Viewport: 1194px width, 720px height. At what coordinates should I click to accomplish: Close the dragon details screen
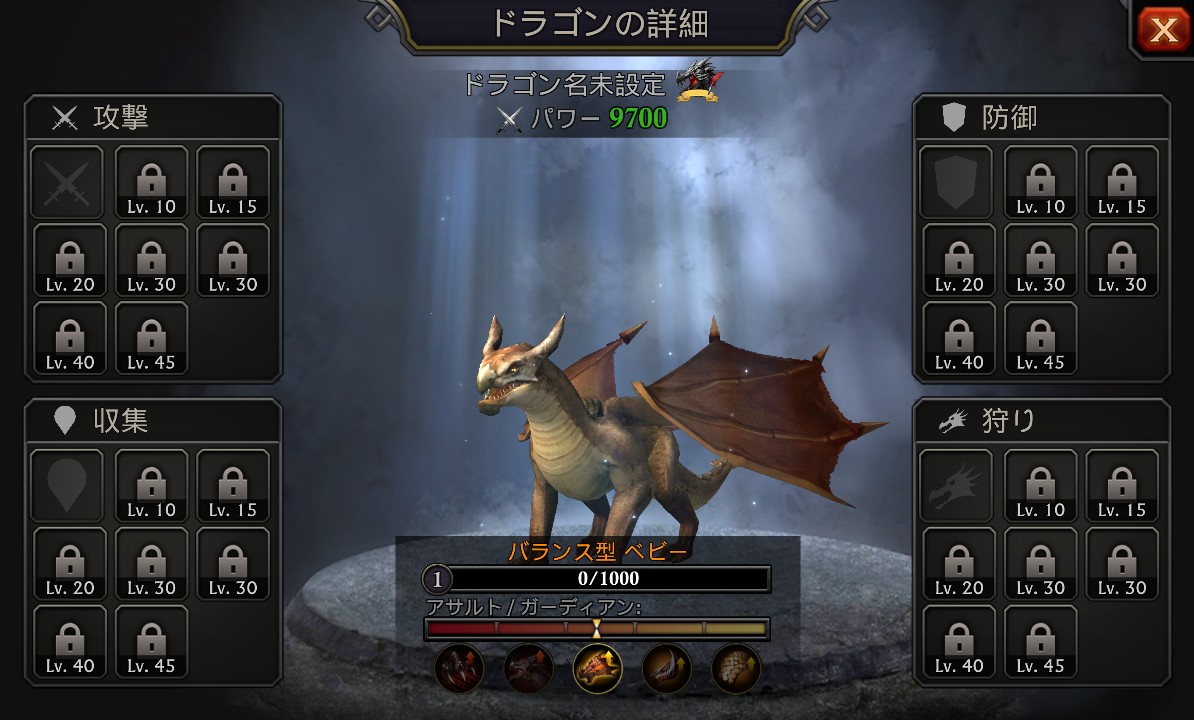[x=1163, y=31]
